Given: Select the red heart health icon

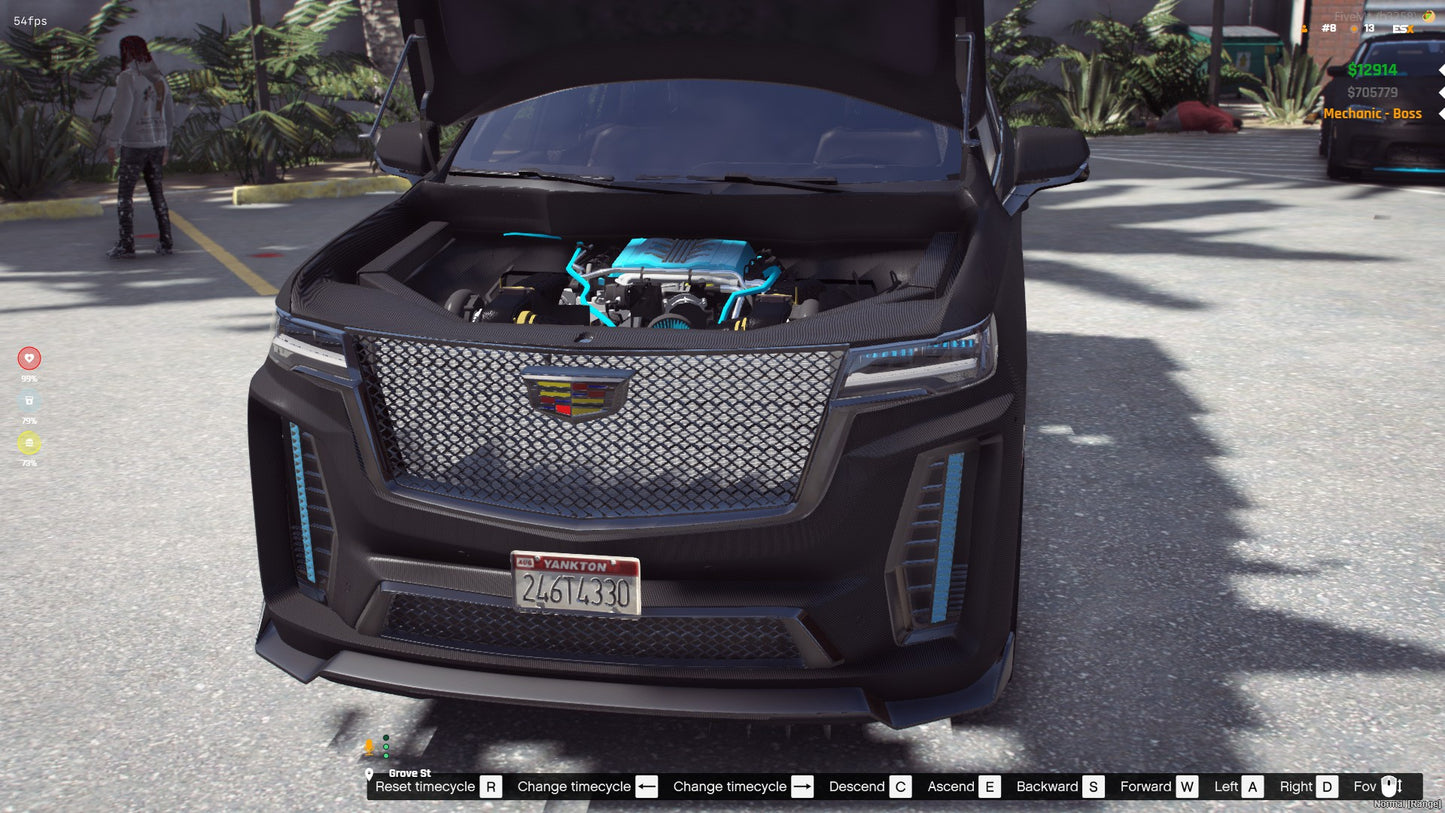Looking at the screenshot, I should [x=29, y=358].
